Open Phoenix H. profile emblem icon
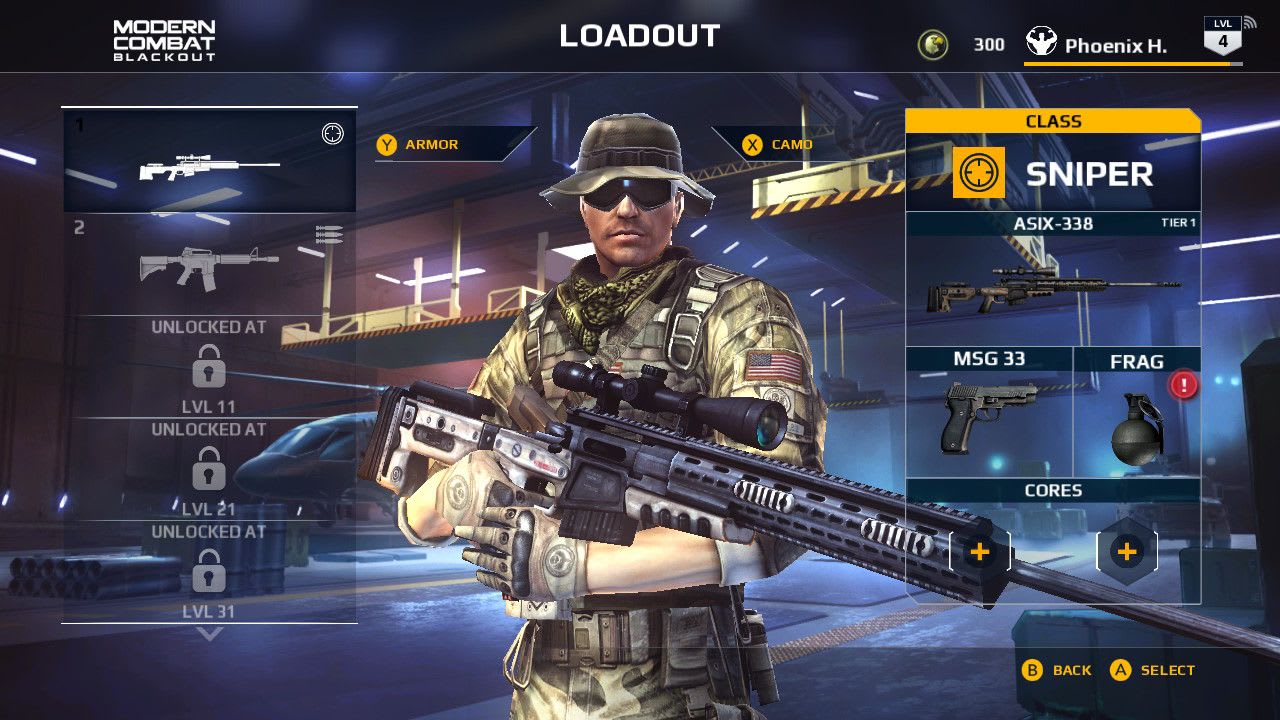 point(1042,42)
